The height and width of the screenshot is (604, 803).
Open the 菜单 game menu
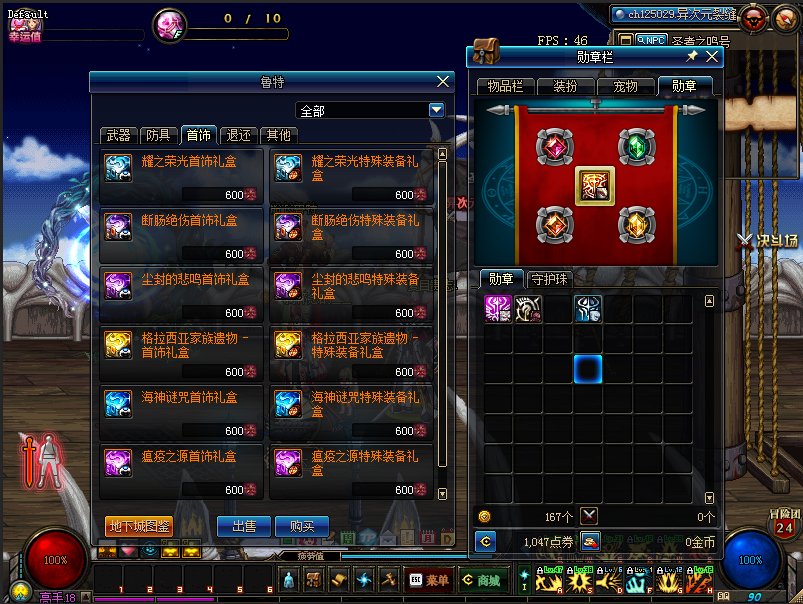point(430,580)
